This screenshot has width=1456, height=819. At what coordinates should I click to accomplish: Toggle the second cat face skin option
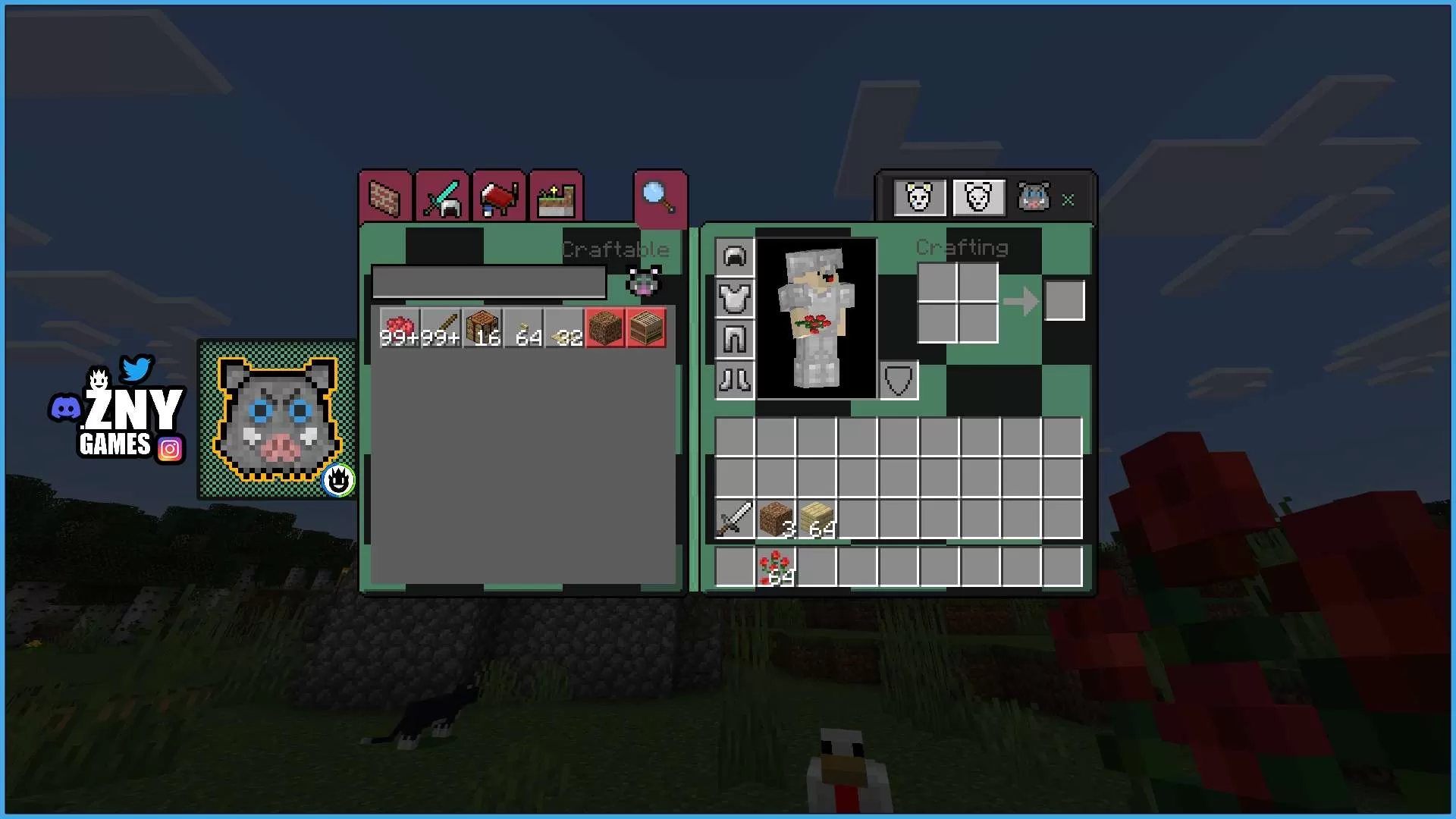tap(978, 197)
